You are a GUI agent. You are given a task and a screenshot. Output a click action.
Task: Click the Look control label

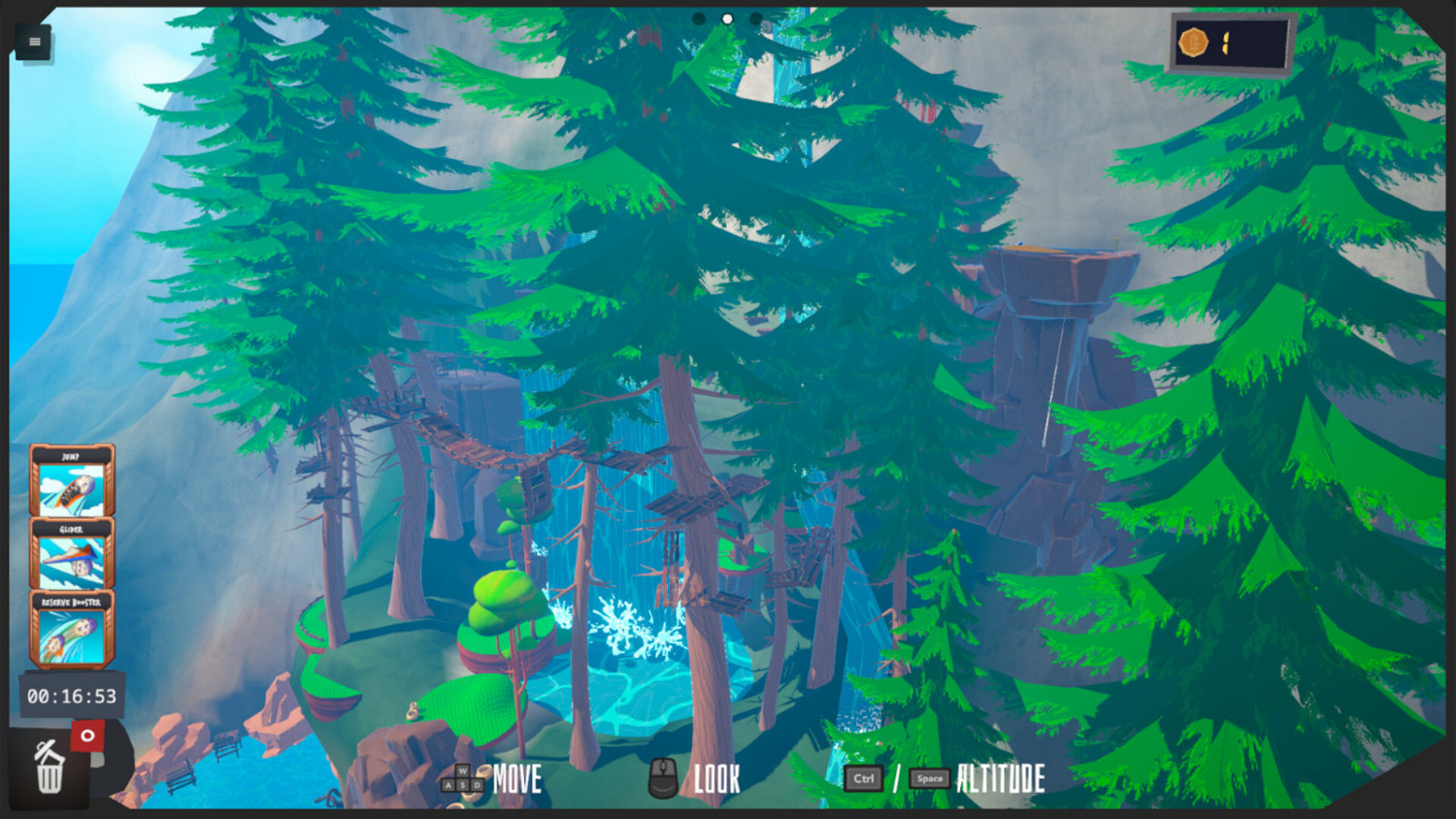(715, 776)
